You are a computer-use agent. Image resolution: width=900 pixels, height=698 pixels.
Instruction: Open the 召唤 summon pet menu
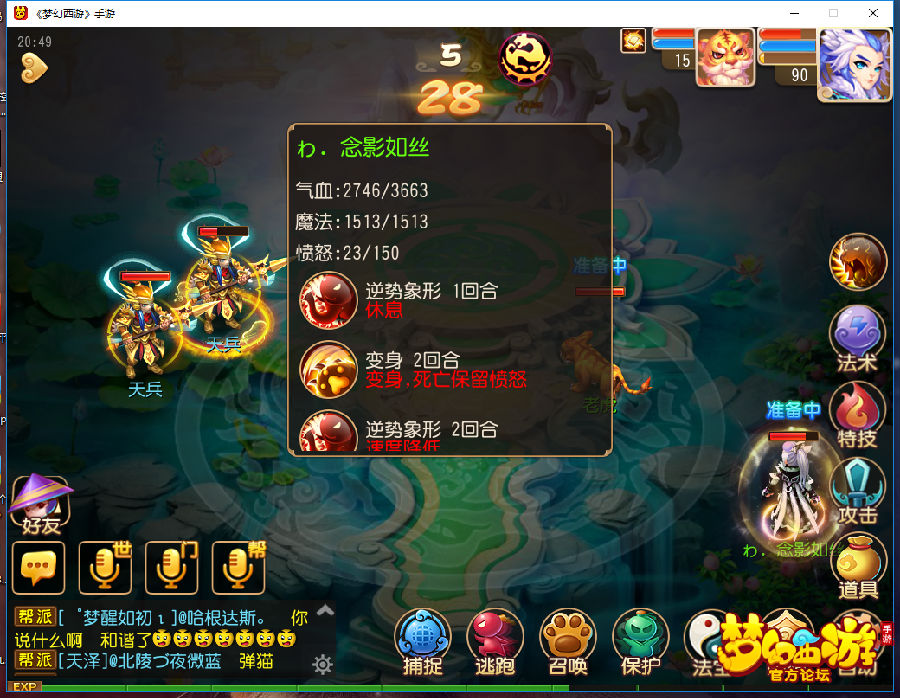[568, 640]
